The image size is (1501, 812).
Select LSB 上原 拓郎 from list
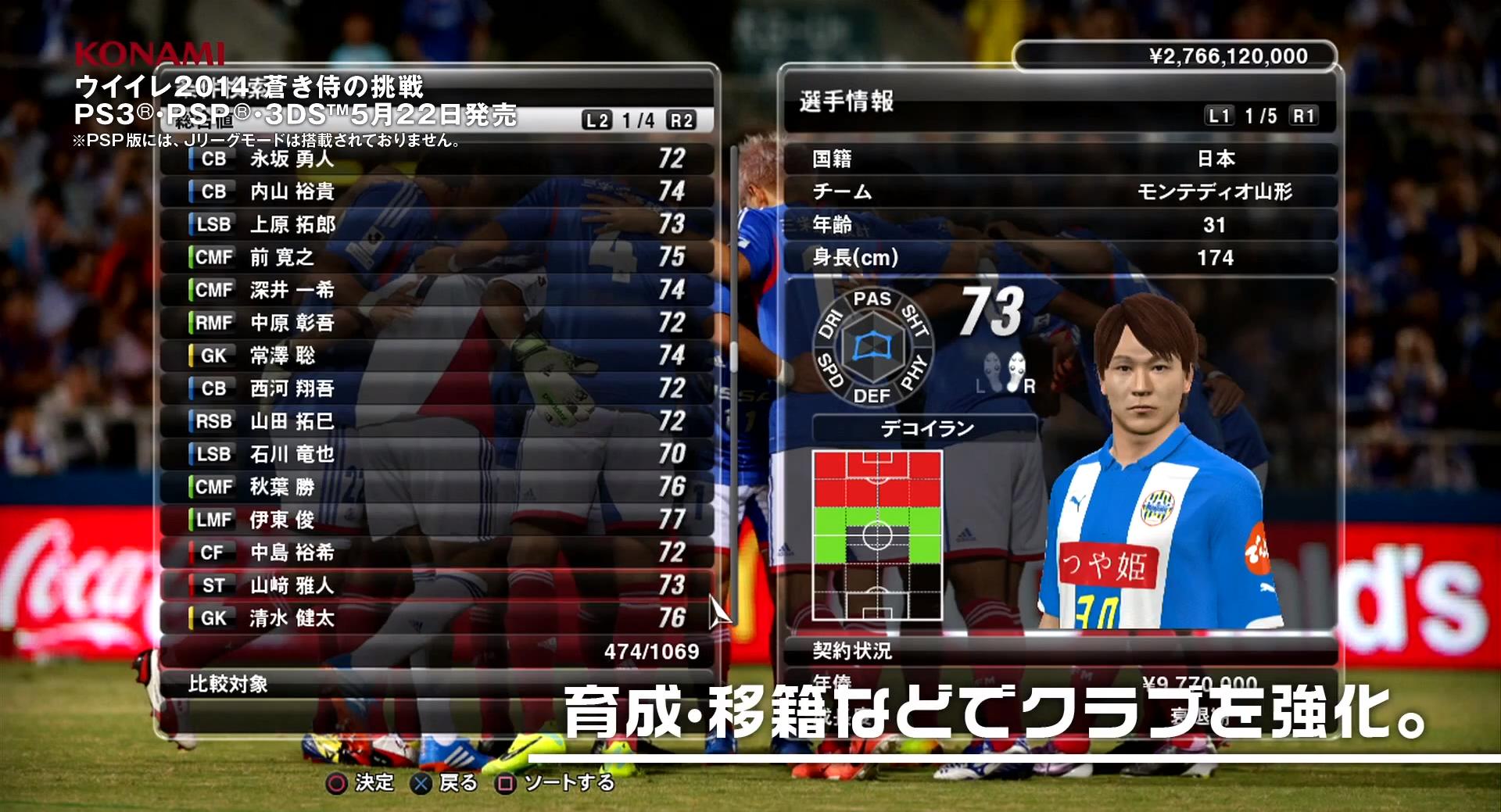[438, 225]
